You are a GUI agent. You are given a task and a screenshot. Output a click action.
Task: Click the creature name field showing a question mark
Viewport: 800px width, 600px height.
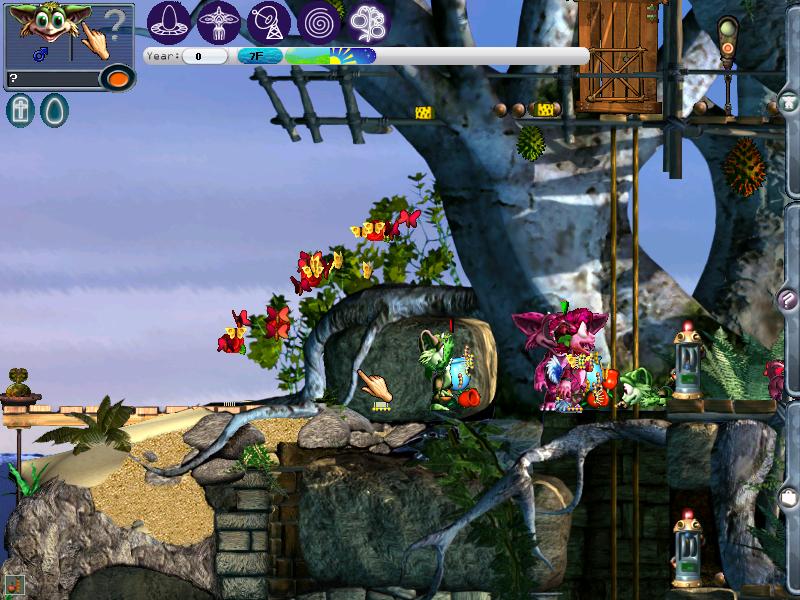point(50,78)
